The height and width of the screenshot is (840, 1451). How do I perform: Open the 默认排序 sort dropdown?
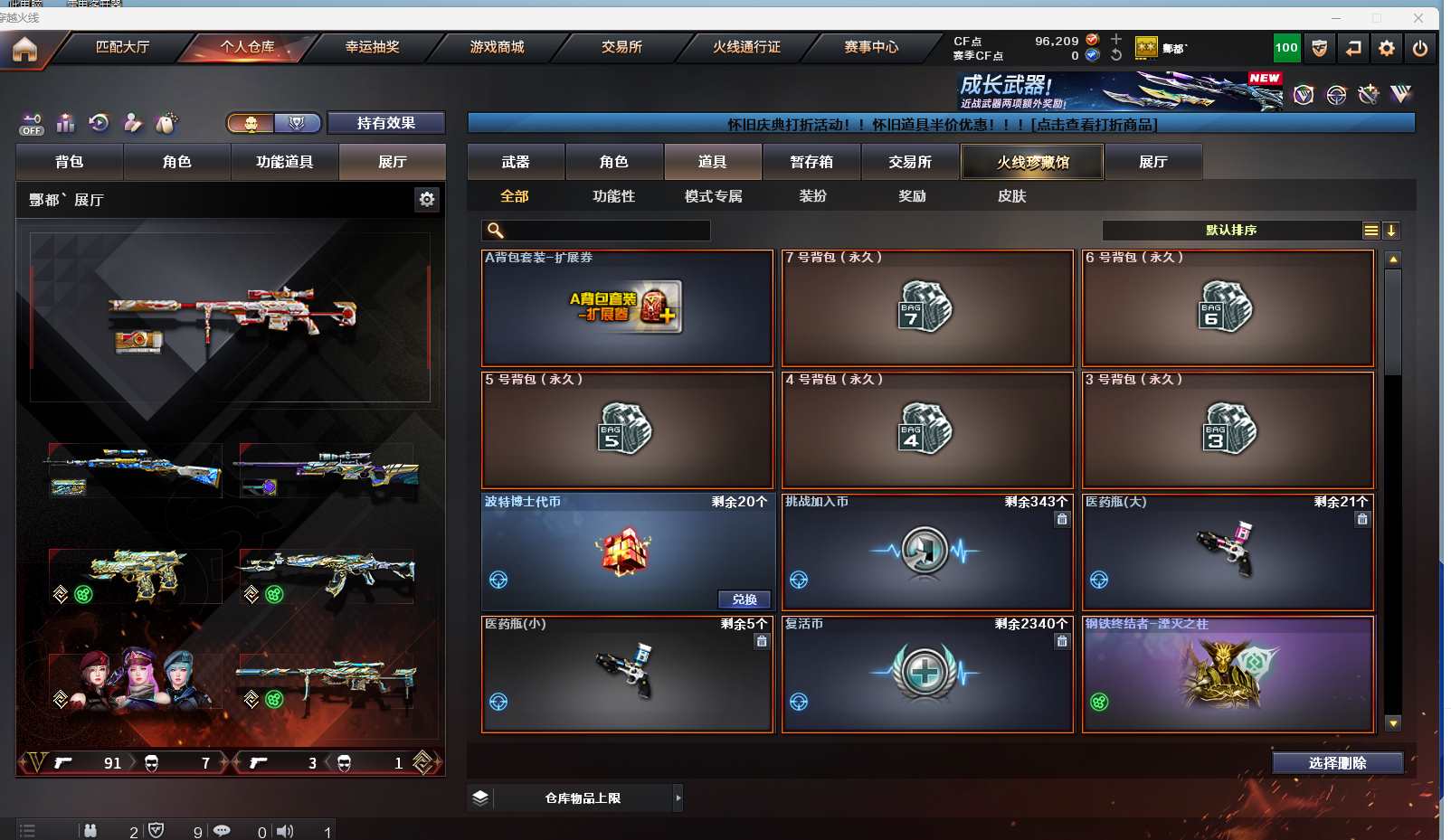click(x=1231, y=231)
